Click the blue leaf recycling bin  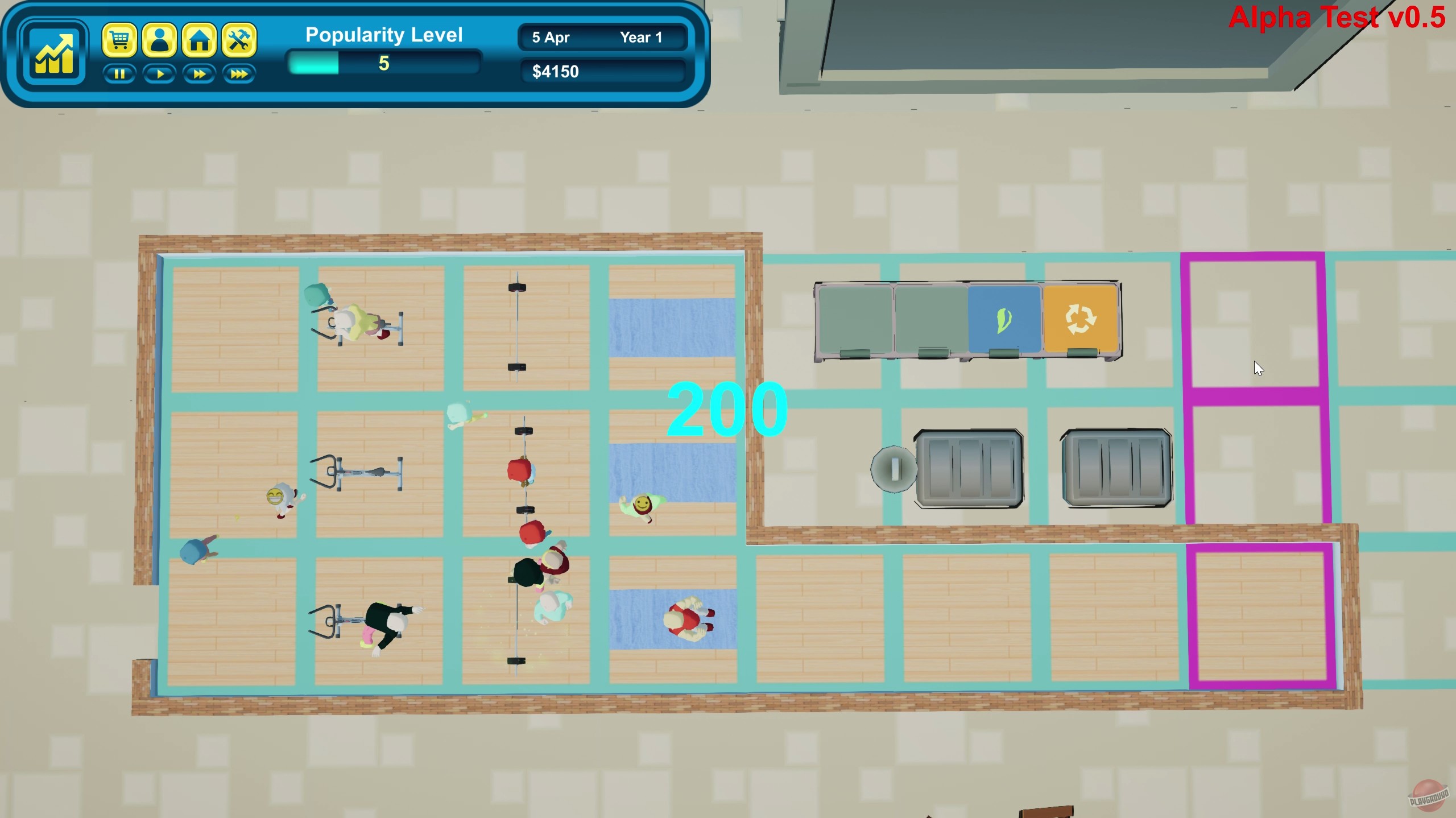click(x=1004, y=319)
